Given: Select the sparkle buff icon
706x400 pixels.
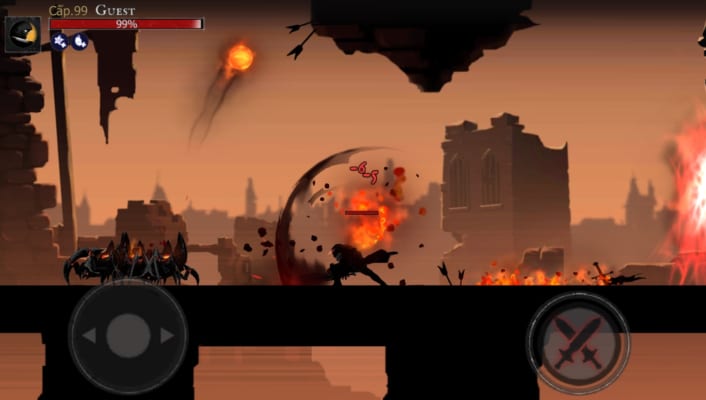Looking at the screenshot, I should [x=59, y=41].
